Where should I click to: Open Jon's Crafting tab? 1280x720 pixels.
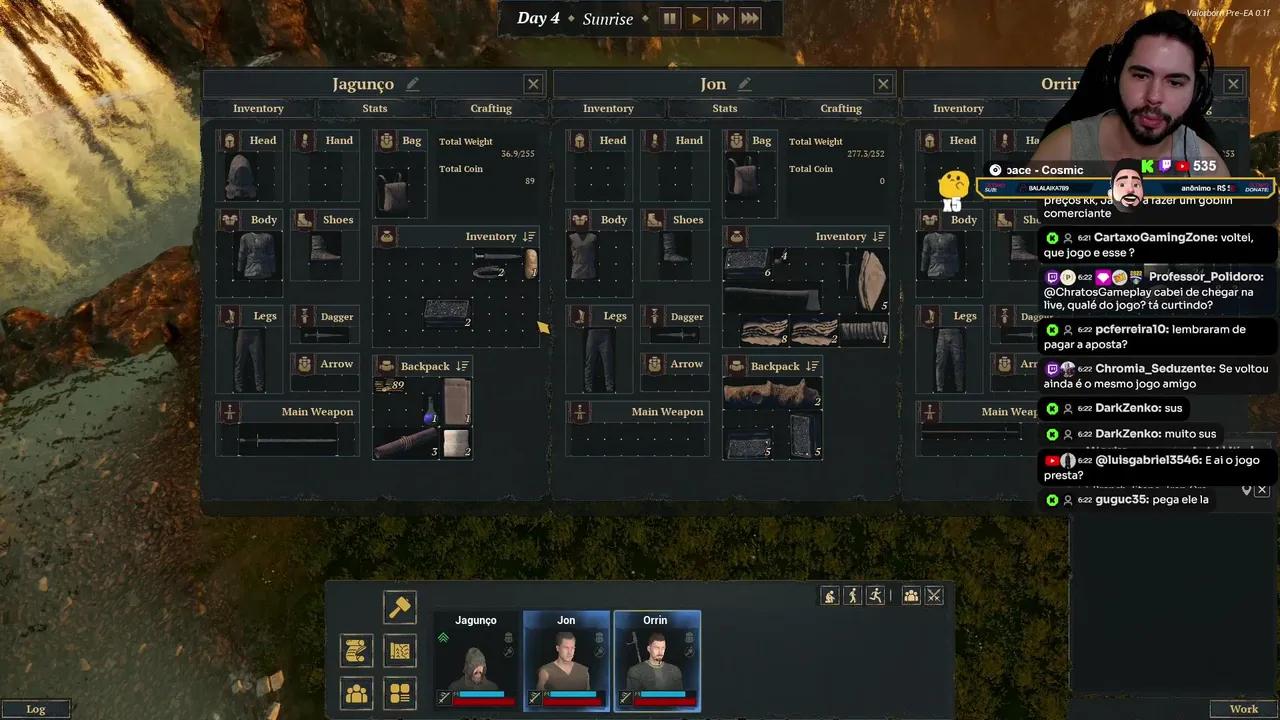coord(841,108)
